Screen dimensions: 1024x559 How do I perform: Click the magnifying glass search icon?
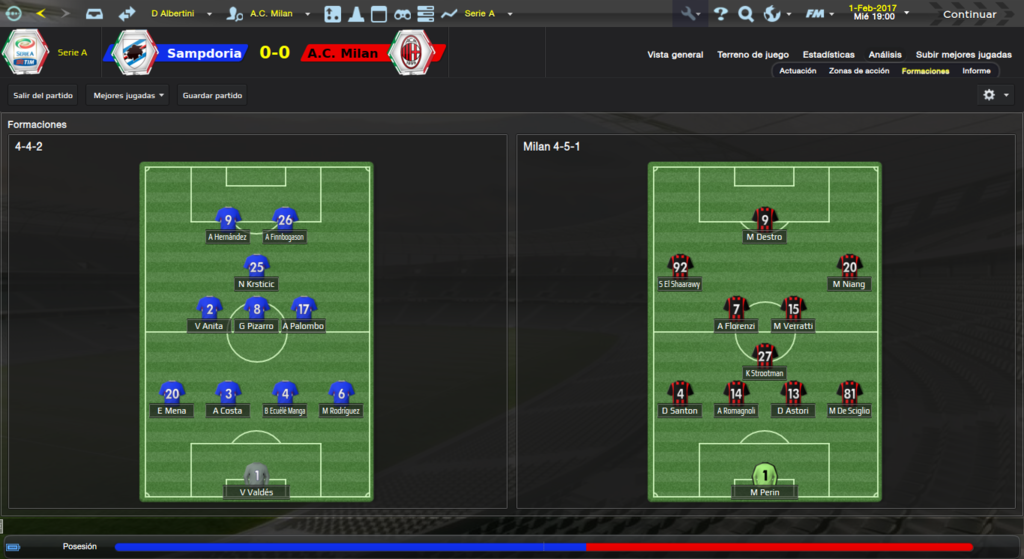(x=745, y=14)
